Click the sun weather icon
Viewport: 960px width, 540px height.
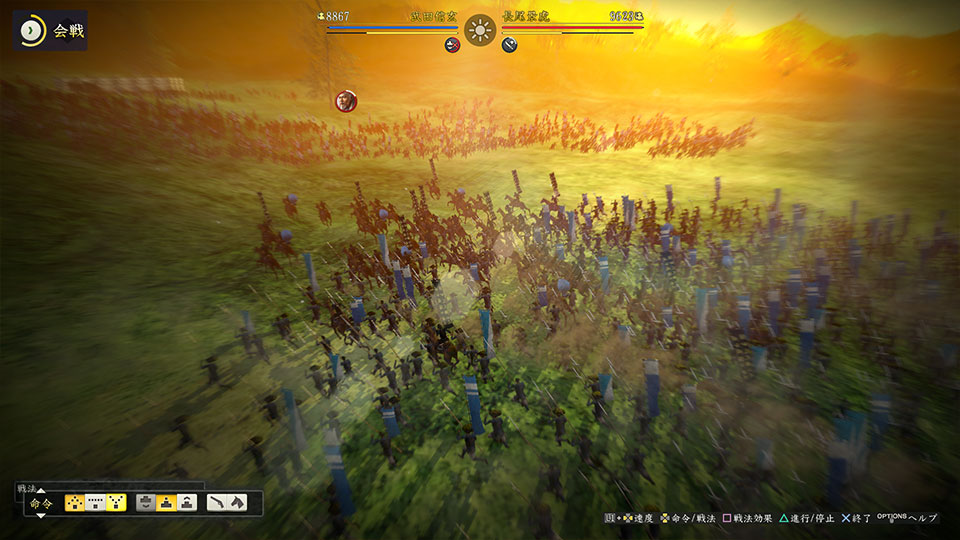click(x=480, y=30)
